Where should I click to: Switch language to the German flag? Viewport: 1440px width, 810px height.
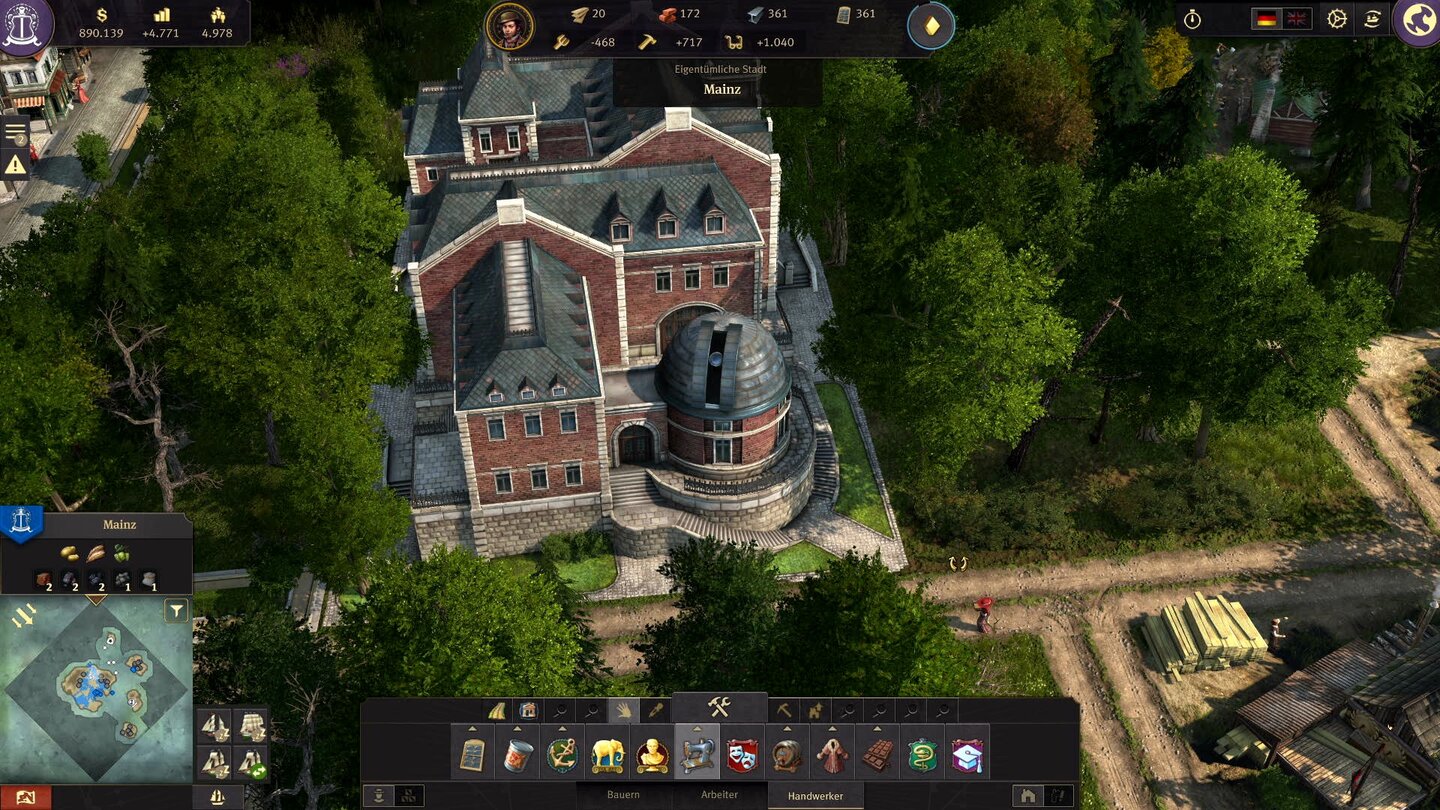(x=1266, y=17)
